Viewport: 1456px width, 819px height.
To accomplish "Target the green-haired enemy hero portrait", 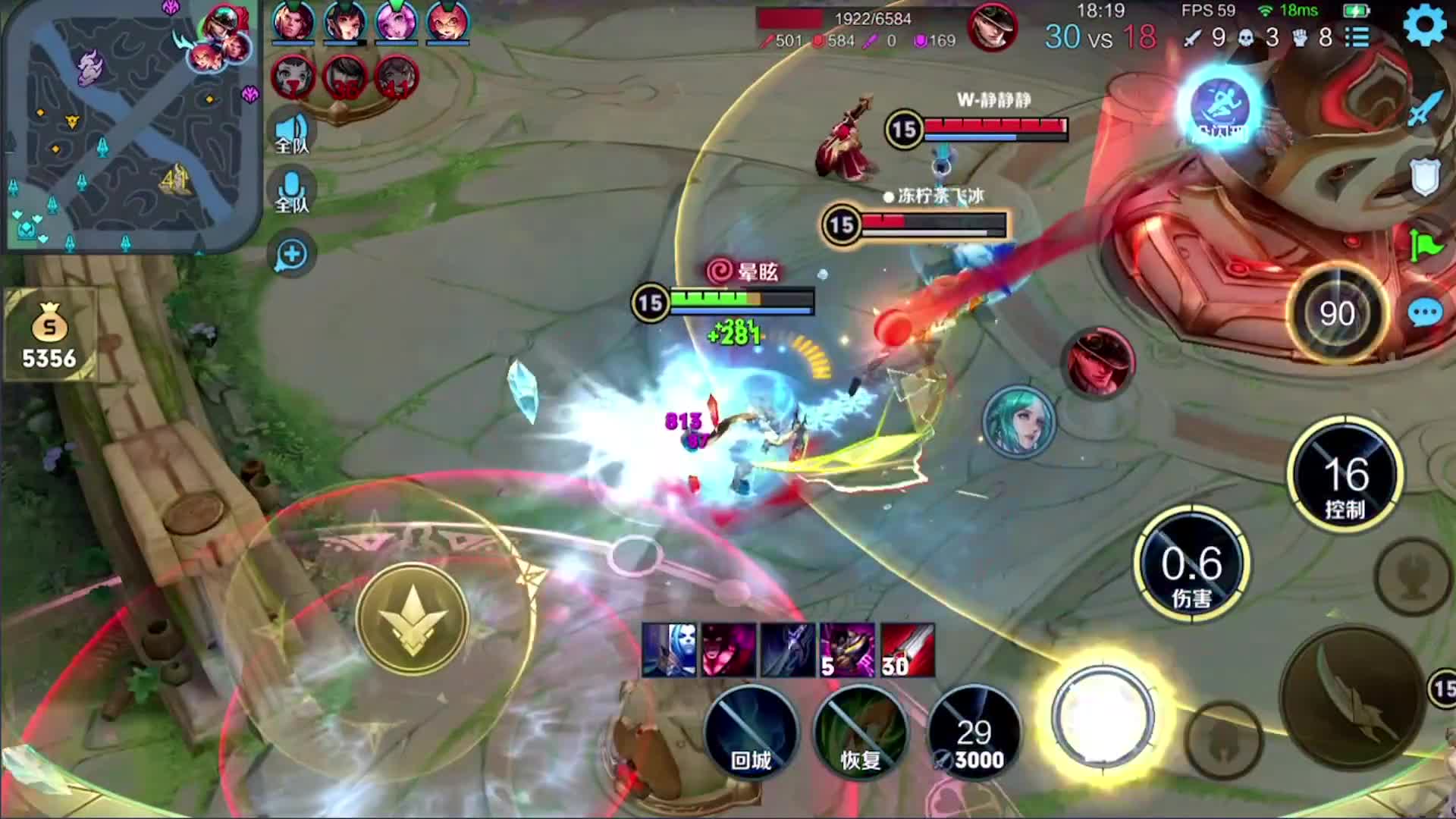I will (1018, 422).
